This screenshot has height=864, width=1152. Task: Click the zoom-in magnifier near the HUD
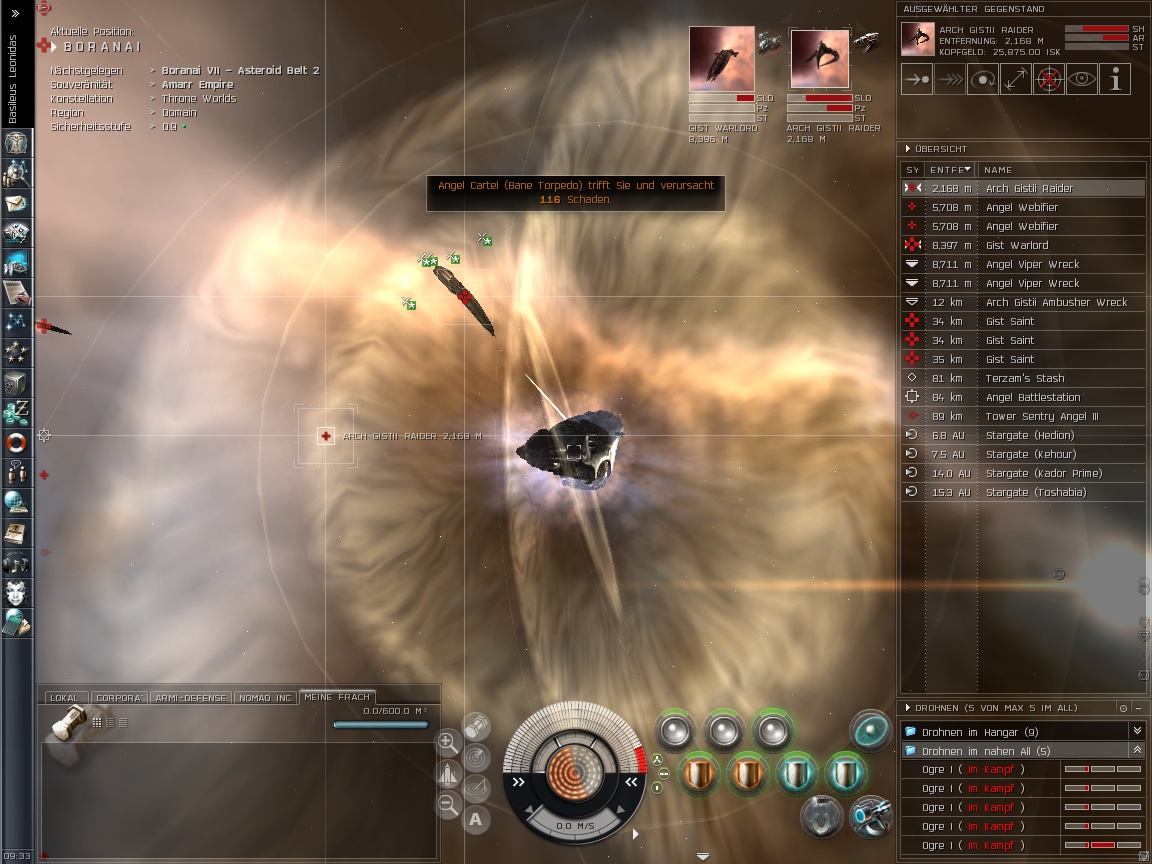point(448,742)
